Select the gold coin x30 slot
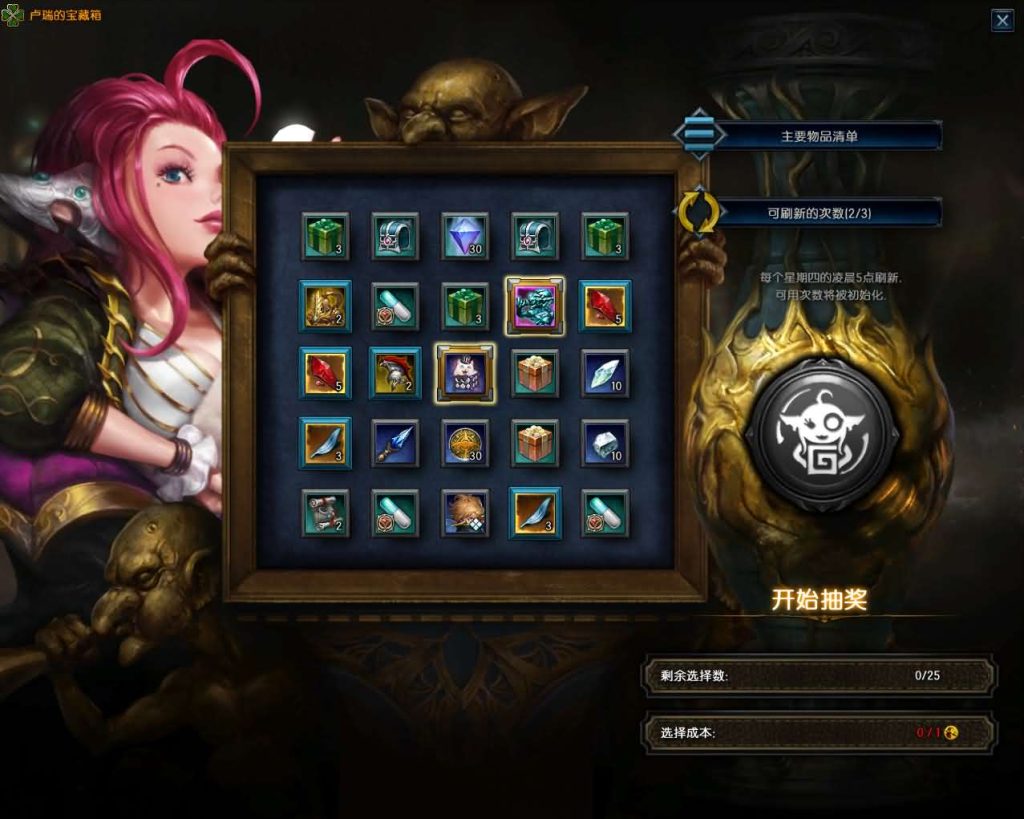 pos(465,443)
